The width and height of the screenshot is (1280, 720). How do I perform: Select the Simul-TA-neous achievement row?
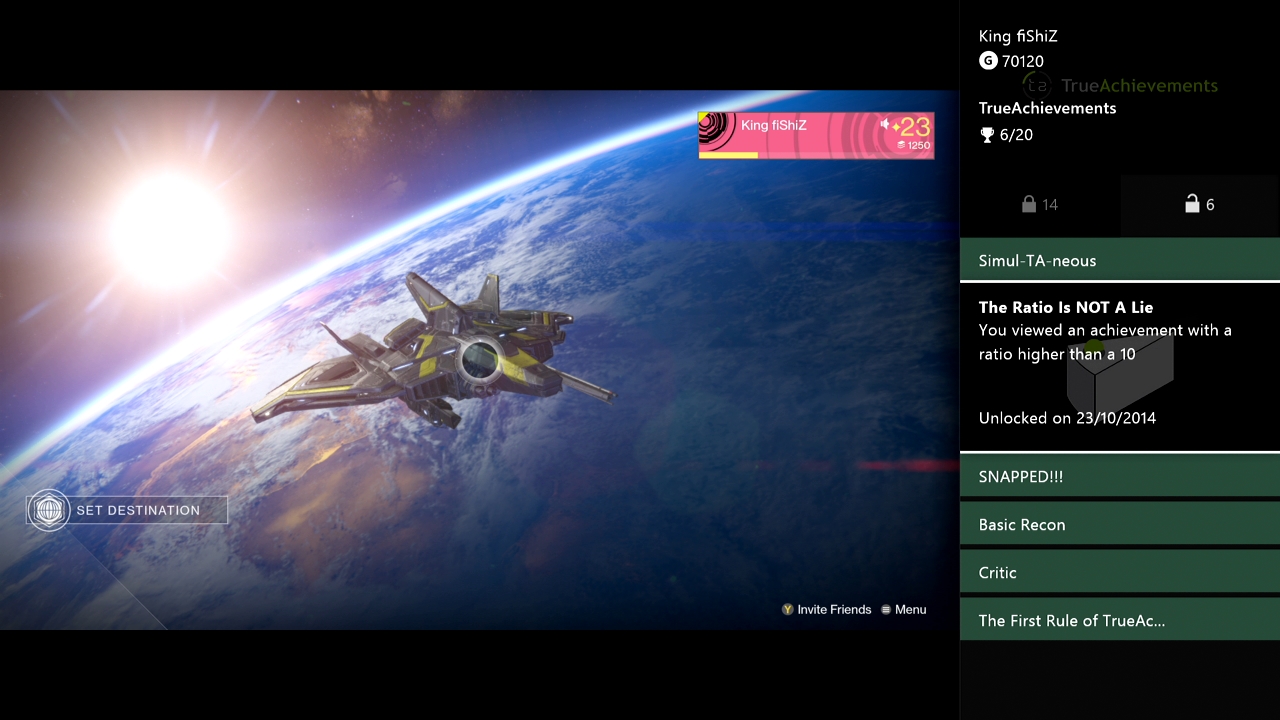1119,260
